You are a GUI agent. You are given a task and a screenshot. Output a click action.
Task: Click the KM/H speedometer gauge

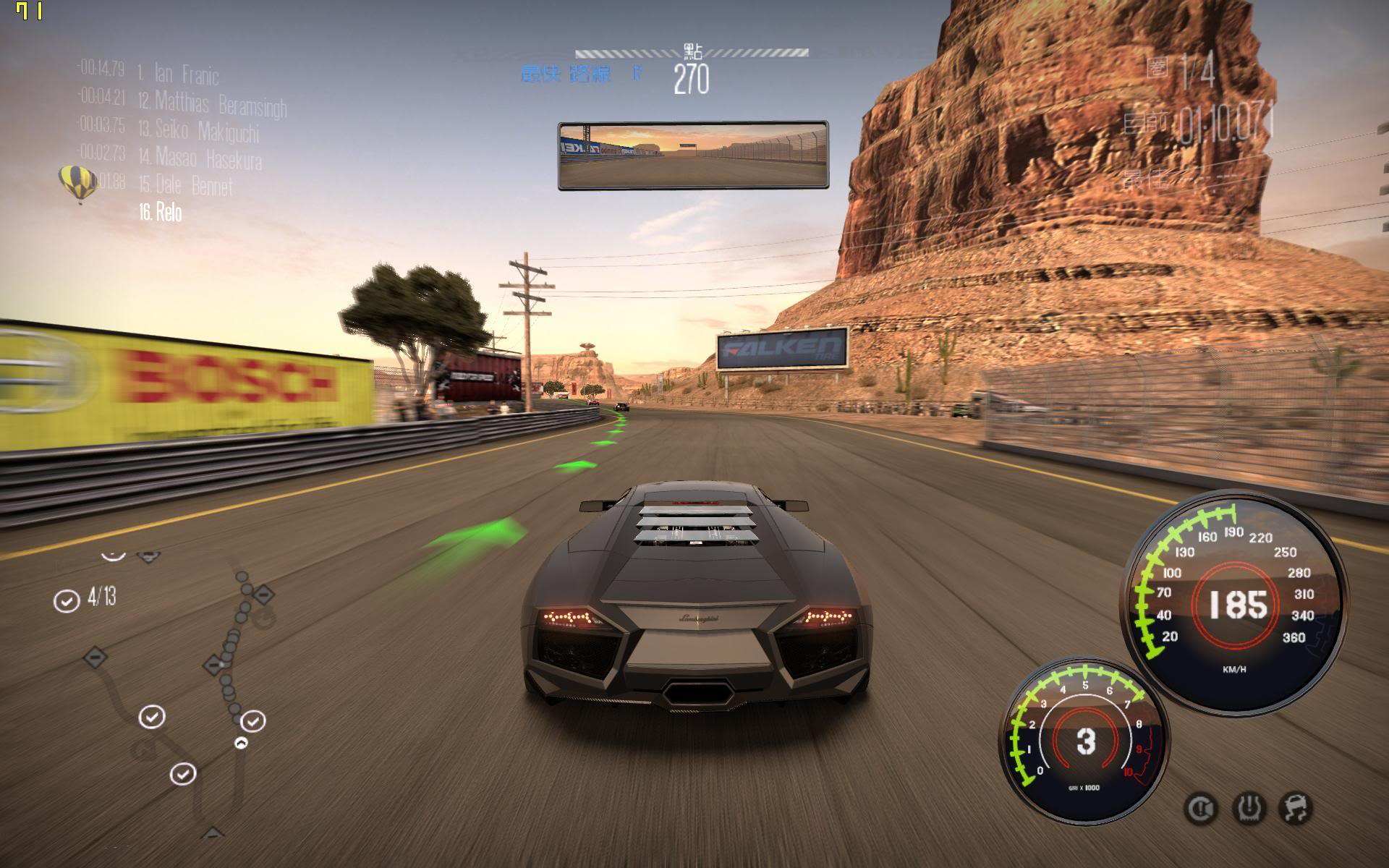click(1235, 603)
